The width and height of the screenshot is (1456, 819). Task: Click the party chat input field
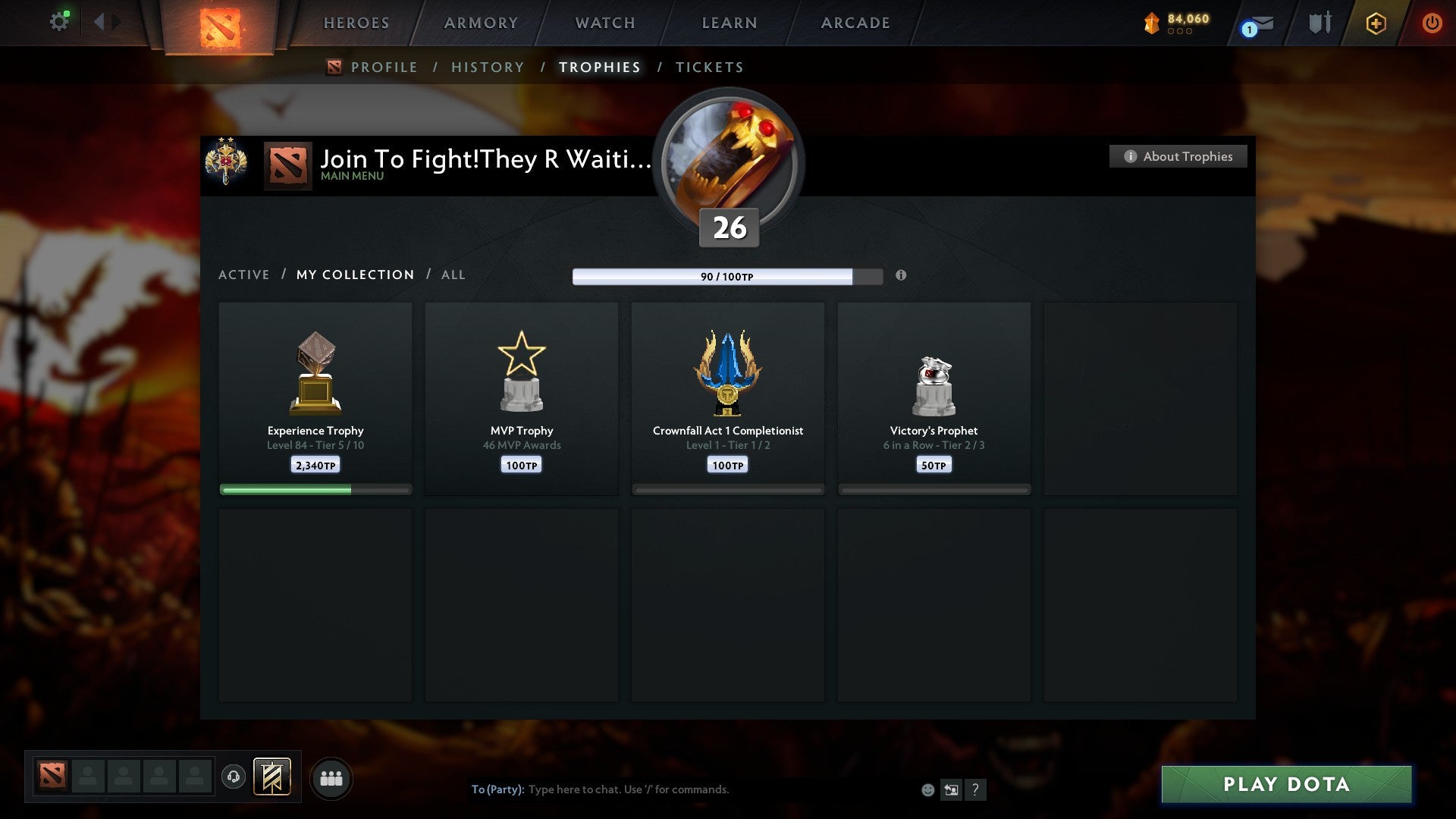point(682,789)
